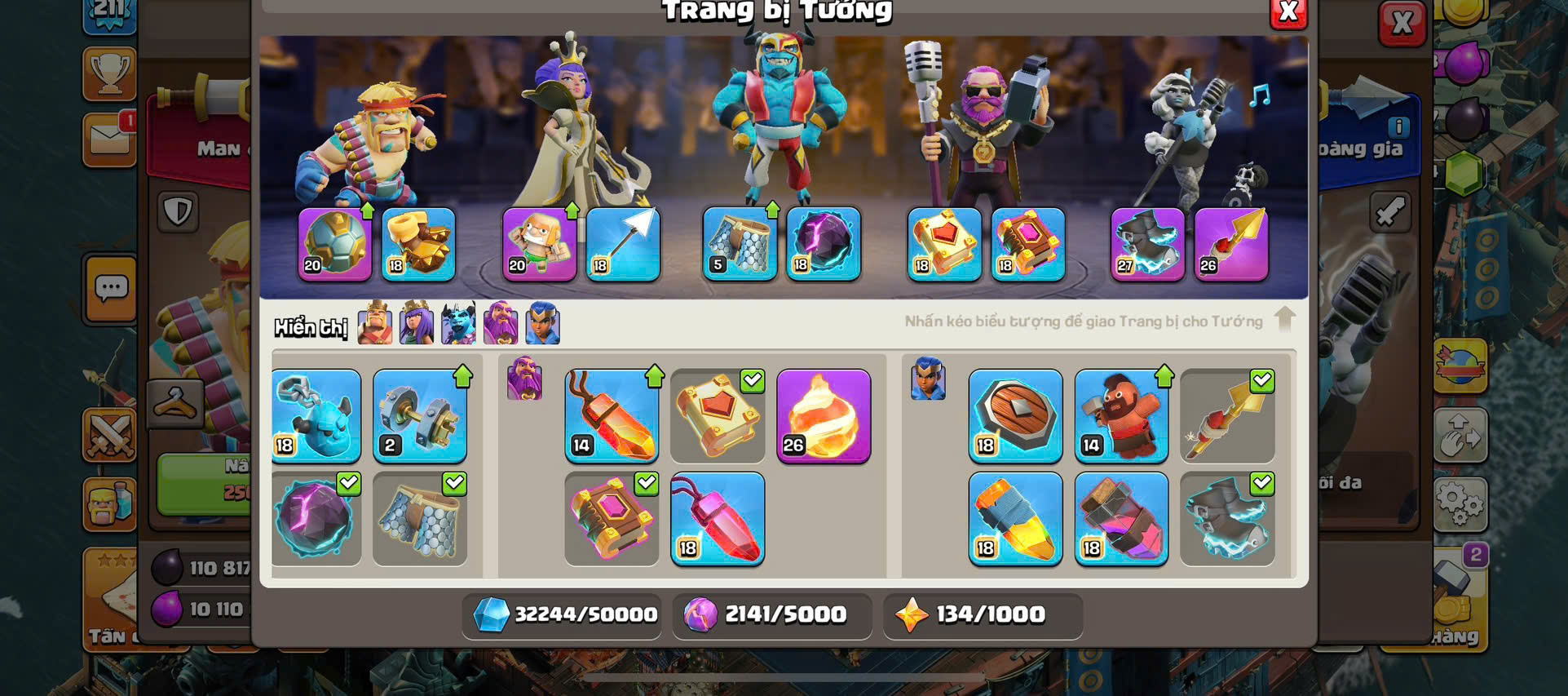This screenshot has height=696, width=1568.
Task: Select the Healing Tome in inventory
Action: coord(718,416)
